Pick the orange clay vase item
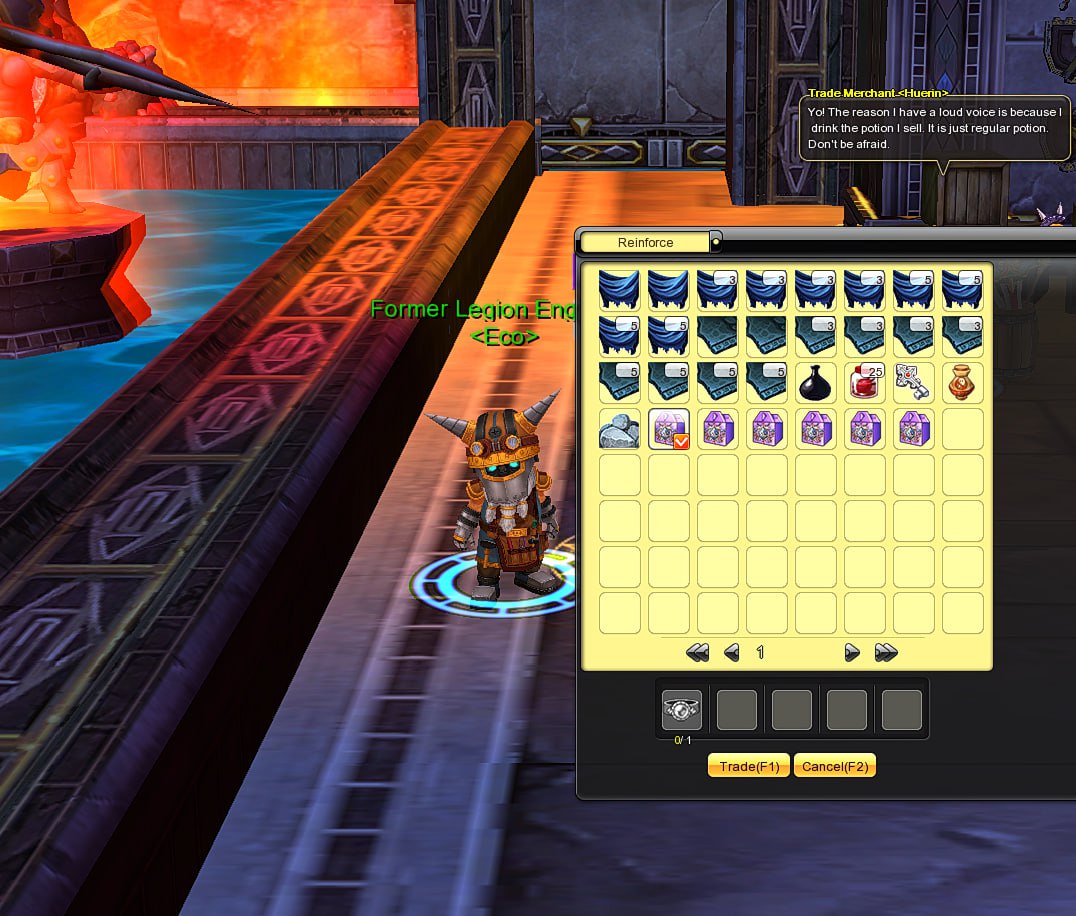 pos(963,382)
